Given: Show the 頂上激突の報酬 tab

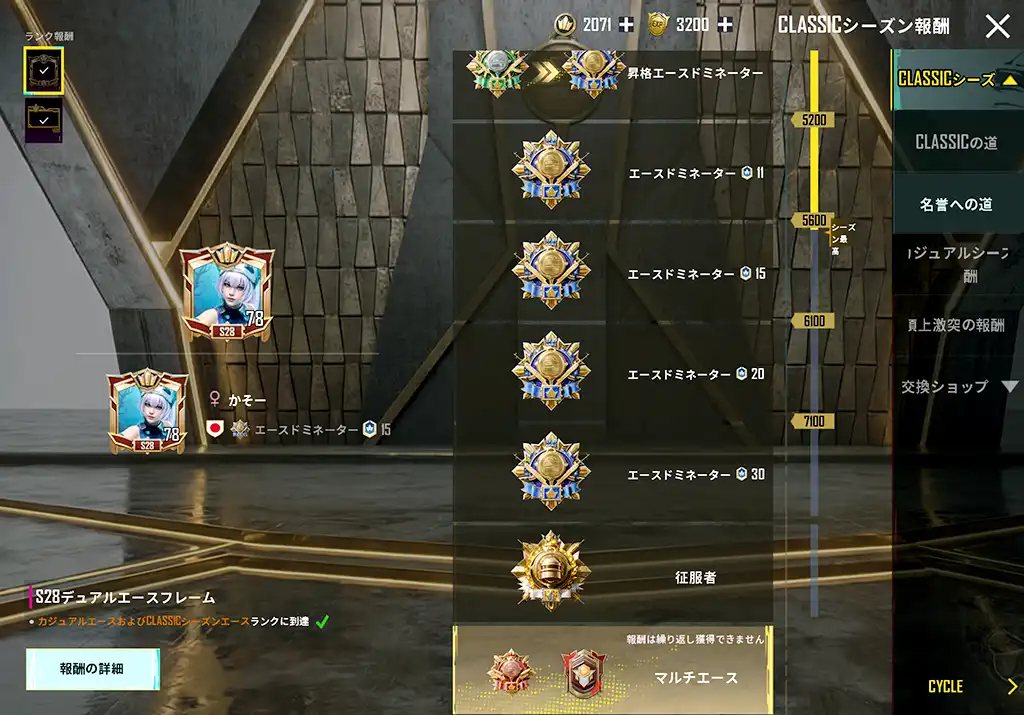Looking at the screenshot, I should [956, 325].
